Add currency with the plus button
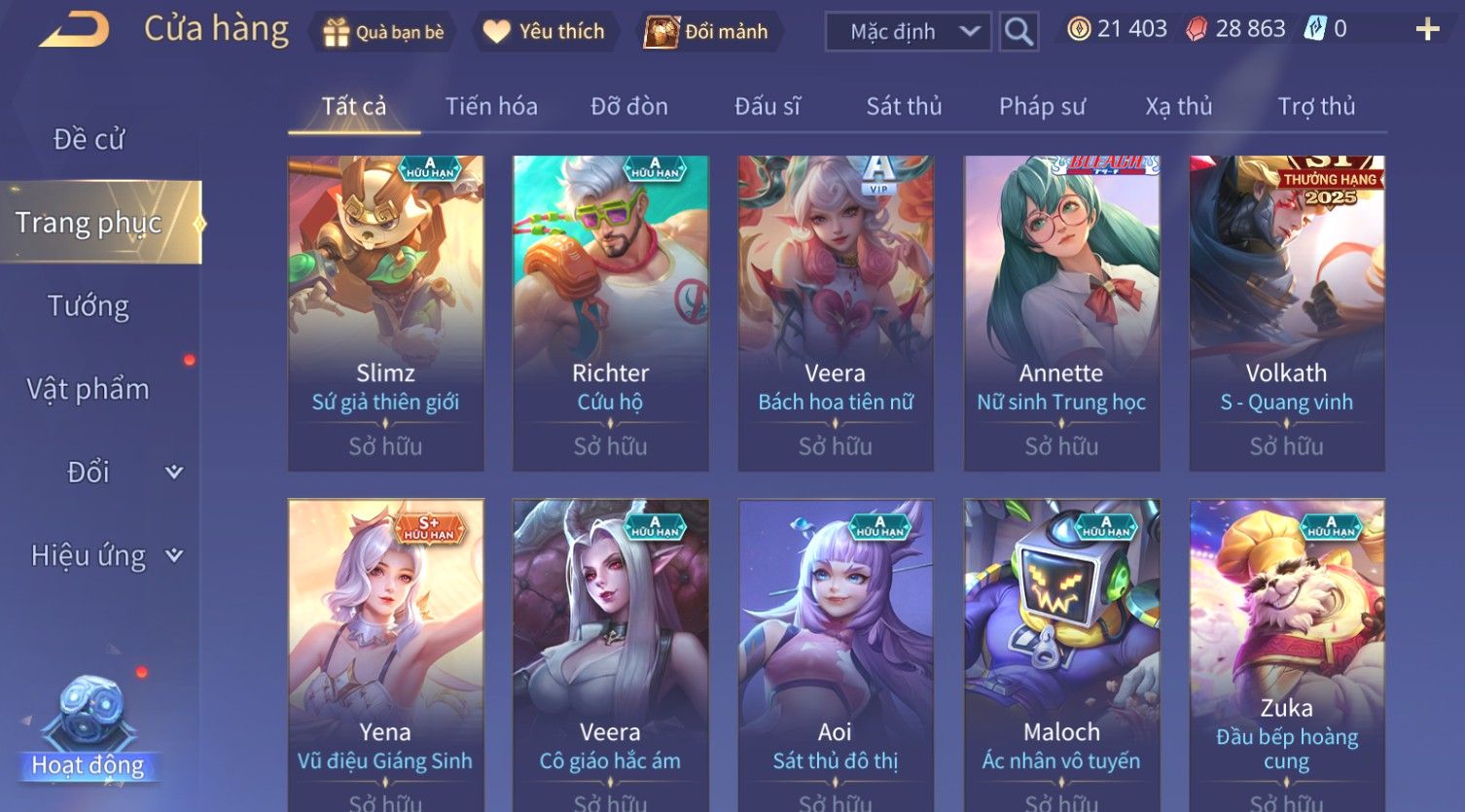 pos(1427,29)
